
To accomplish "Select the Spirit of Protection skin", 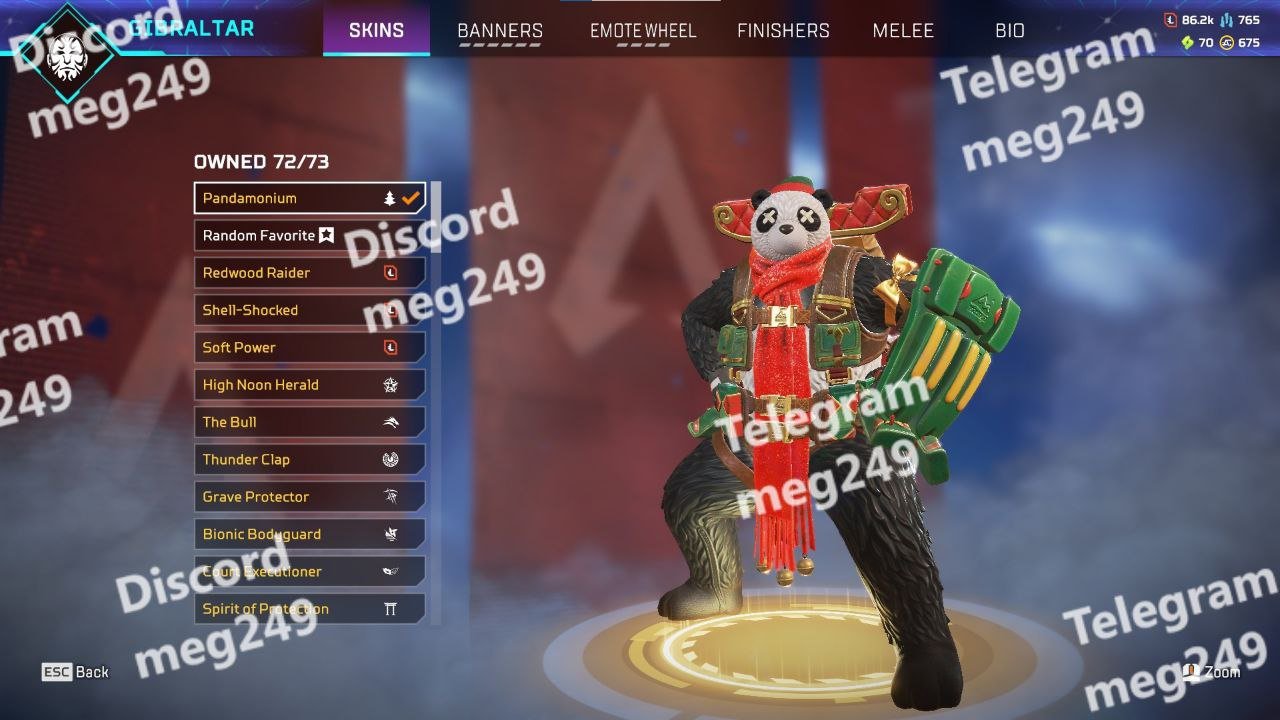I will [309, 609].
